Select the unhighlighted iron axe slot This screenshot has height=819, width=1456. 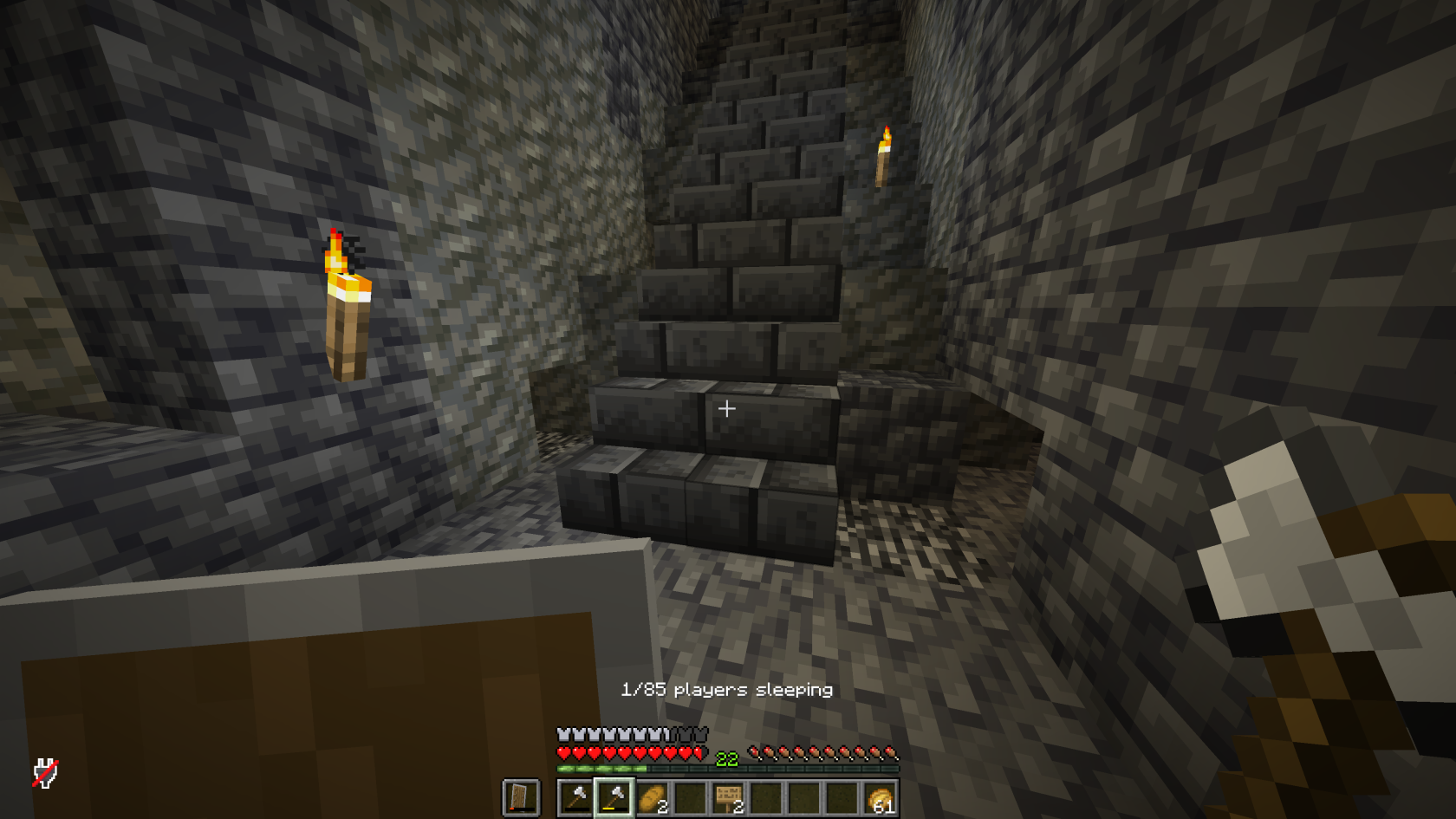[576, 797]
